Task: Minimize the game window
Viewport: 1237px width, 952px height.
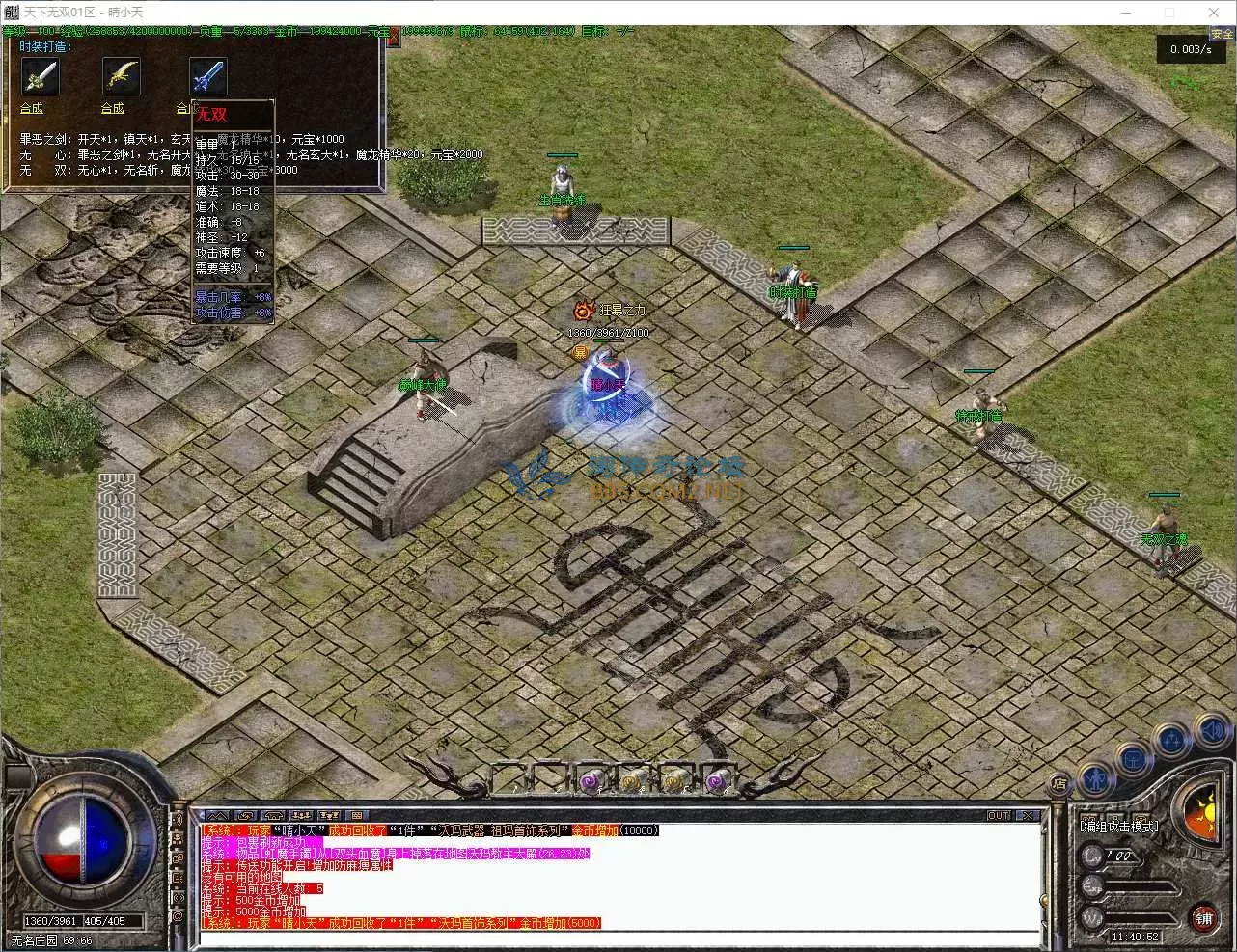Action: (x=1125, y=13)
